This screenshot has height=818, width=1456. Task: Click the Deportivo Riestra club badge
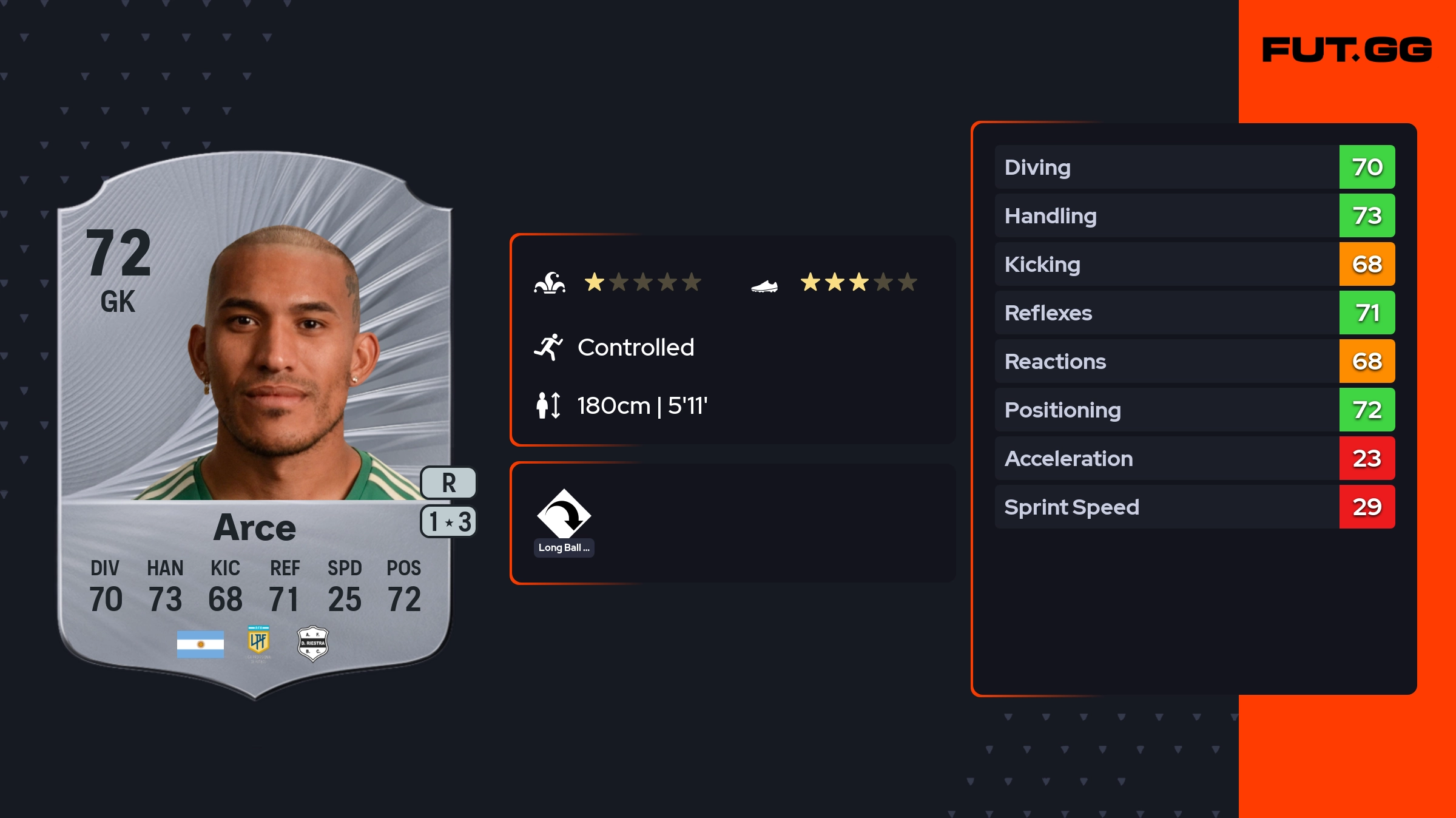[312, 643]
